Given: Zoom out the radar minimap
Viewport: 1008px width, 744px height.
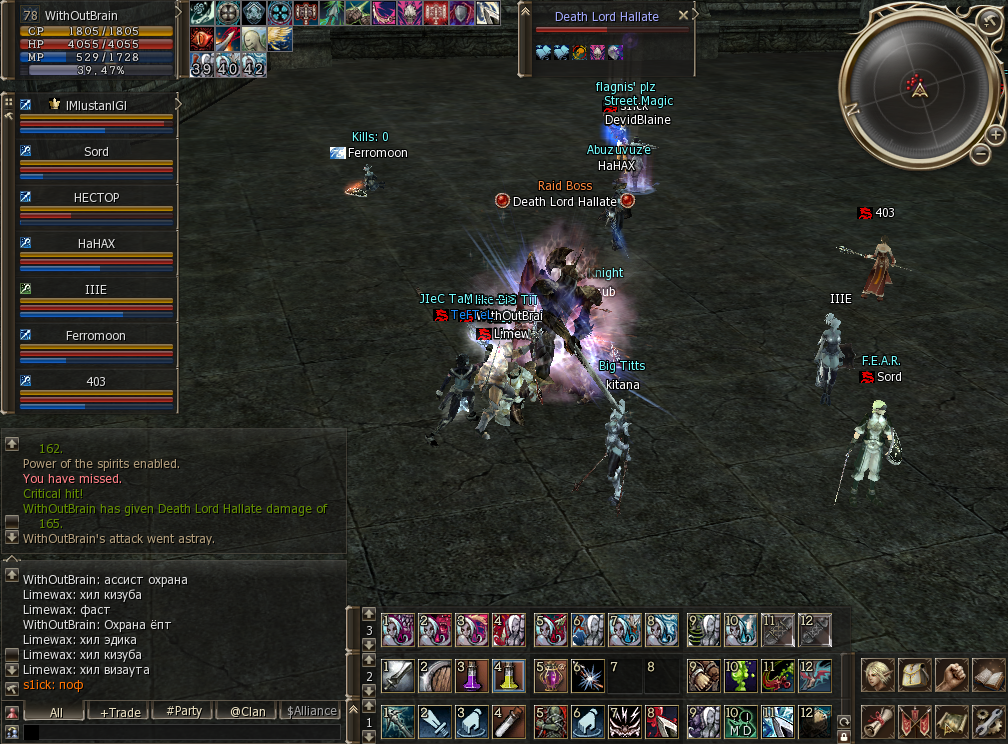Looking at the screenshot, I should pos(979,155).
